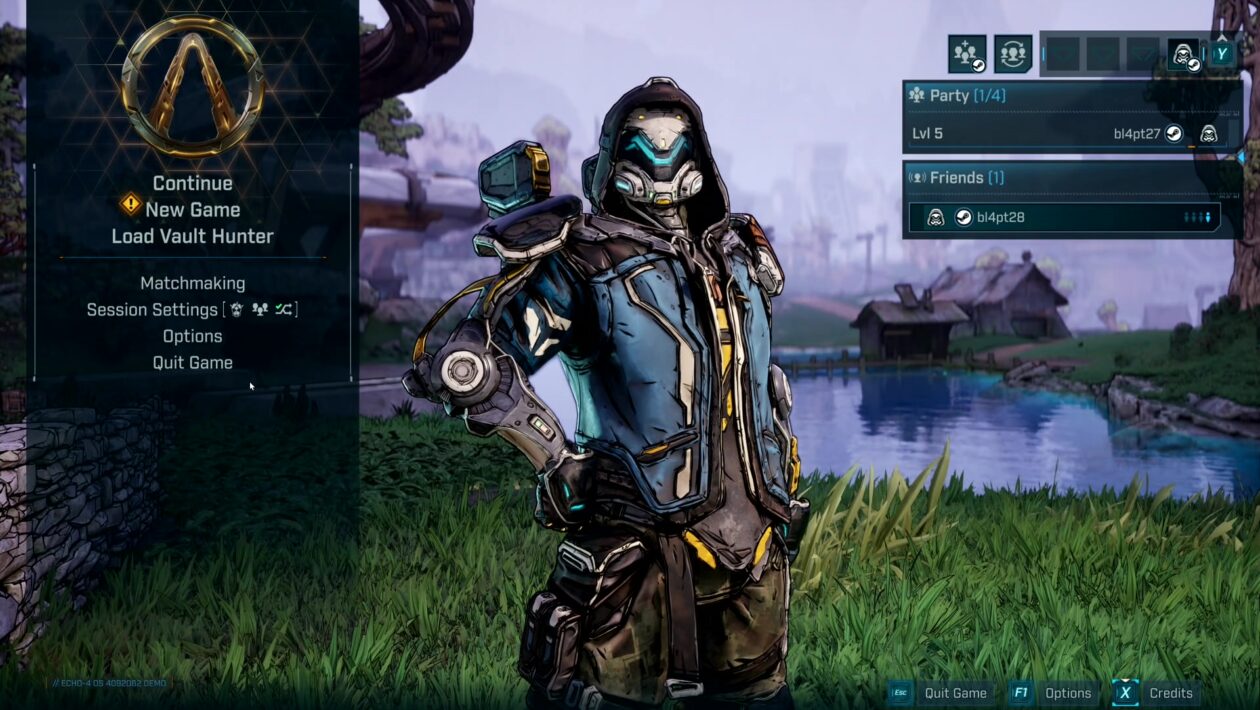Select friend bl4pt28 in the Friends list
Image resolution: width=1260 pixels, height=710 pixels.
[x=1064, y=217]
